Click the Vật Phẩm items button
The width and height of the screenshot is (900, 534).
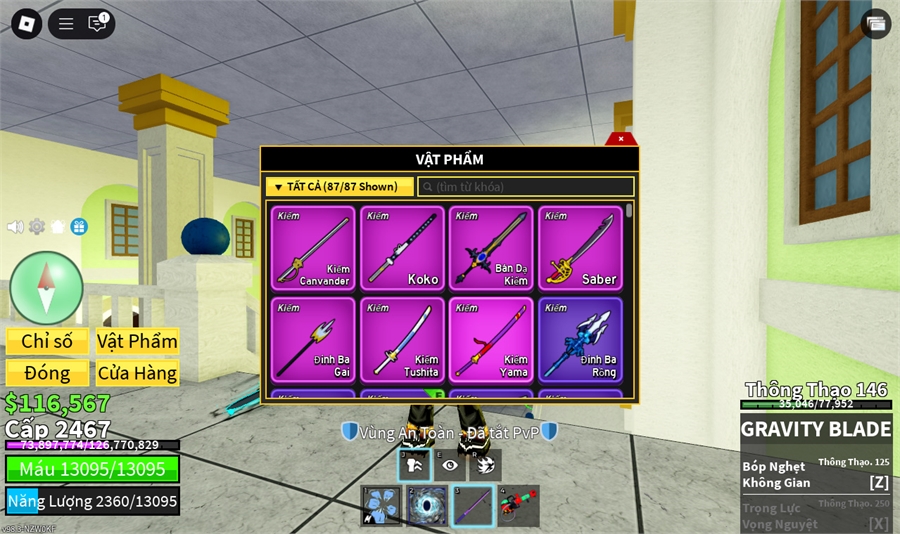pos(137,341)
